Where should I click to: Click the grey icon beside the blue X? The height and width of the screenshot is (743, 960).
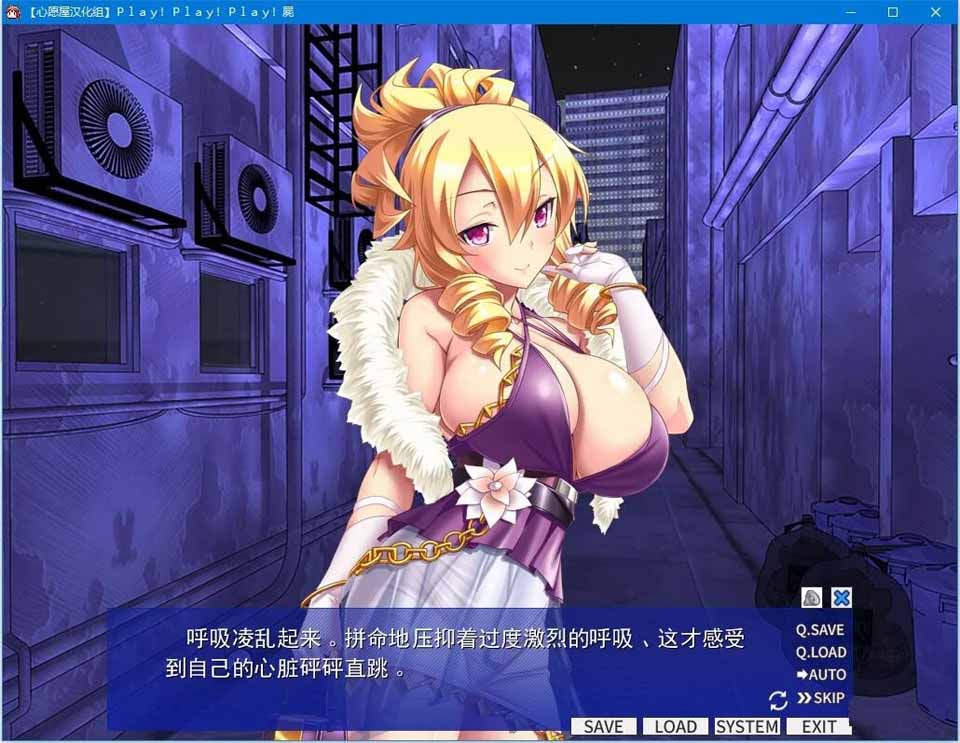coord(812,598)
